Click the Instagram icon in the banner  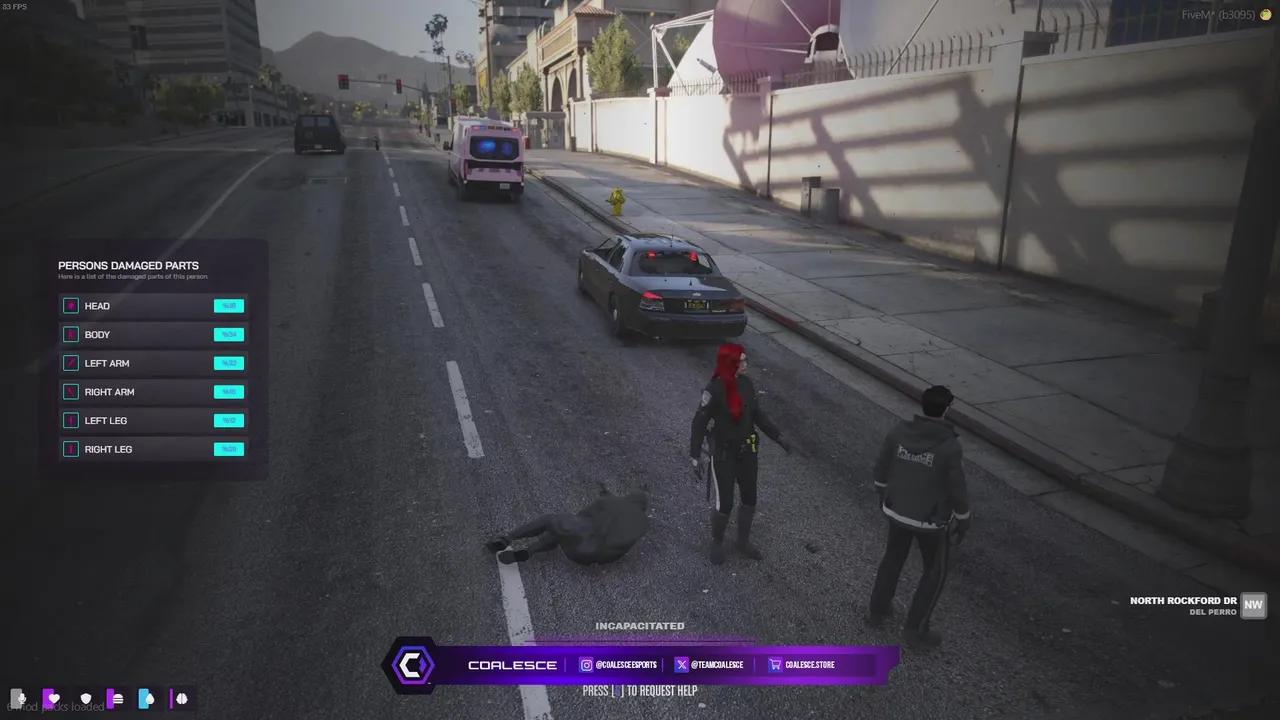[586, 664]
